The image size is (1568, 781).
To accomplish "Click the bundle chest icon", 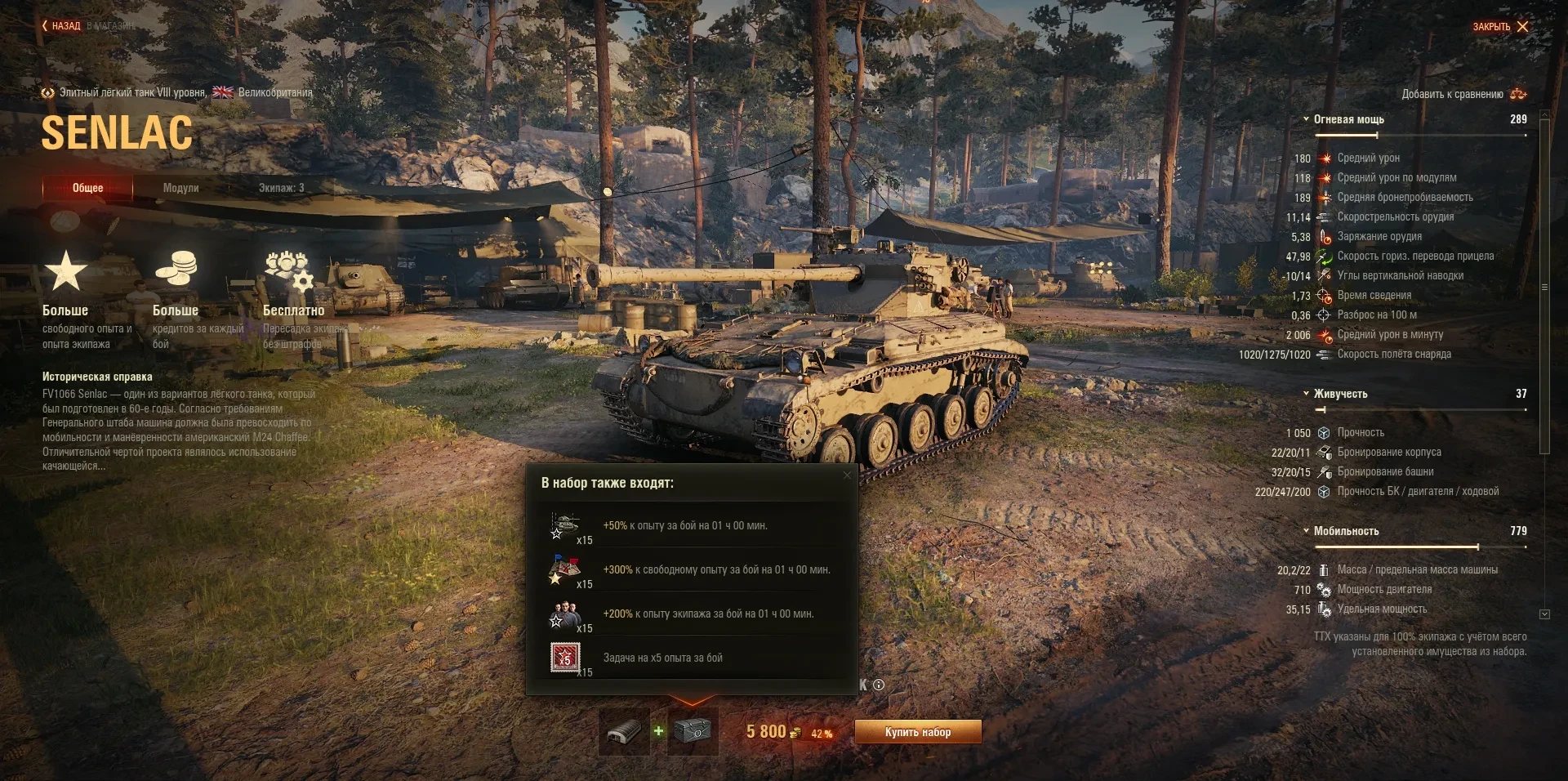I will [693, 731].
